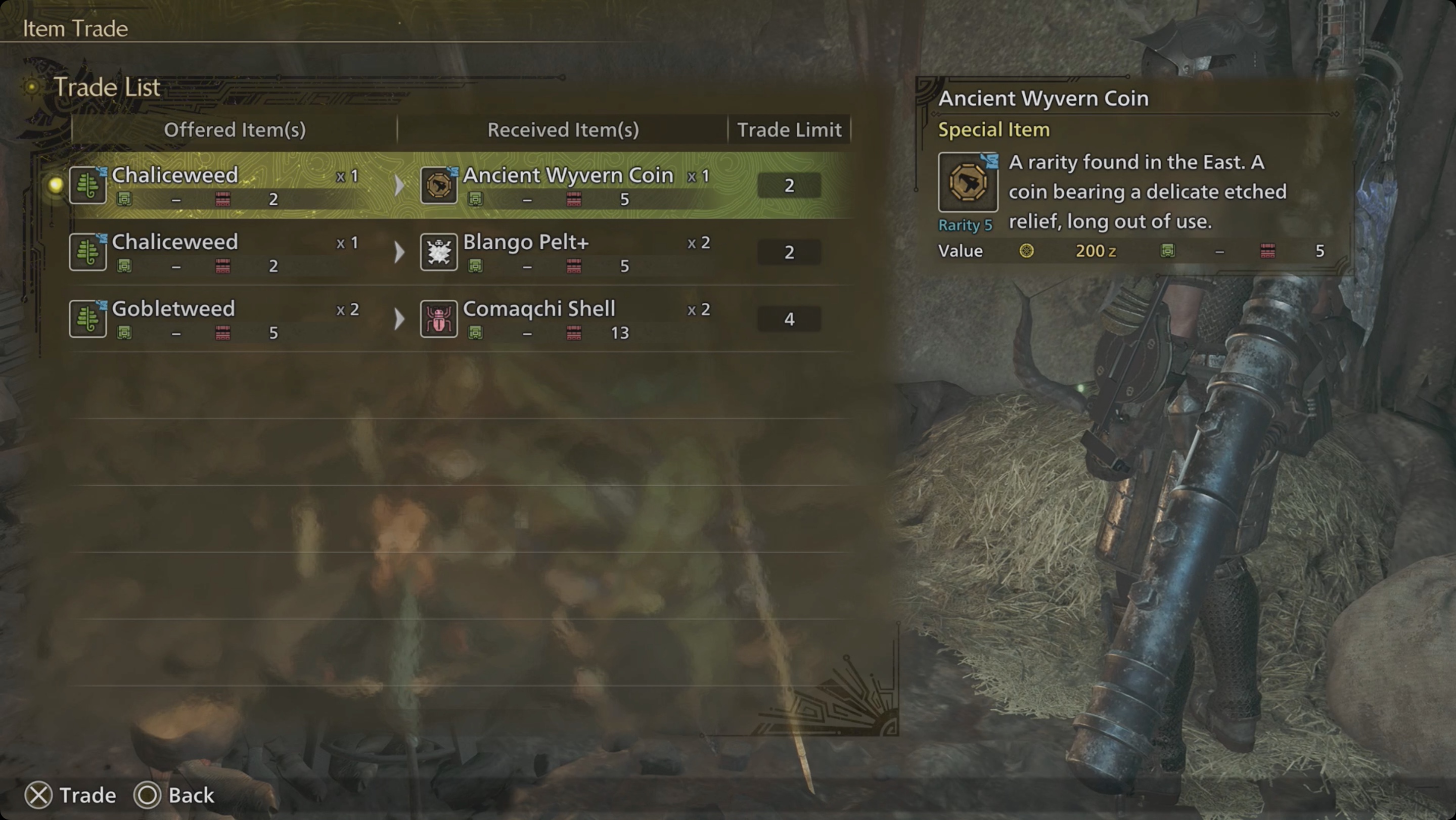Viewport: 1456px width, 820px height.
Task: Click the Trade Limit value 4 for Gobletweed
Action: [789, 317]
